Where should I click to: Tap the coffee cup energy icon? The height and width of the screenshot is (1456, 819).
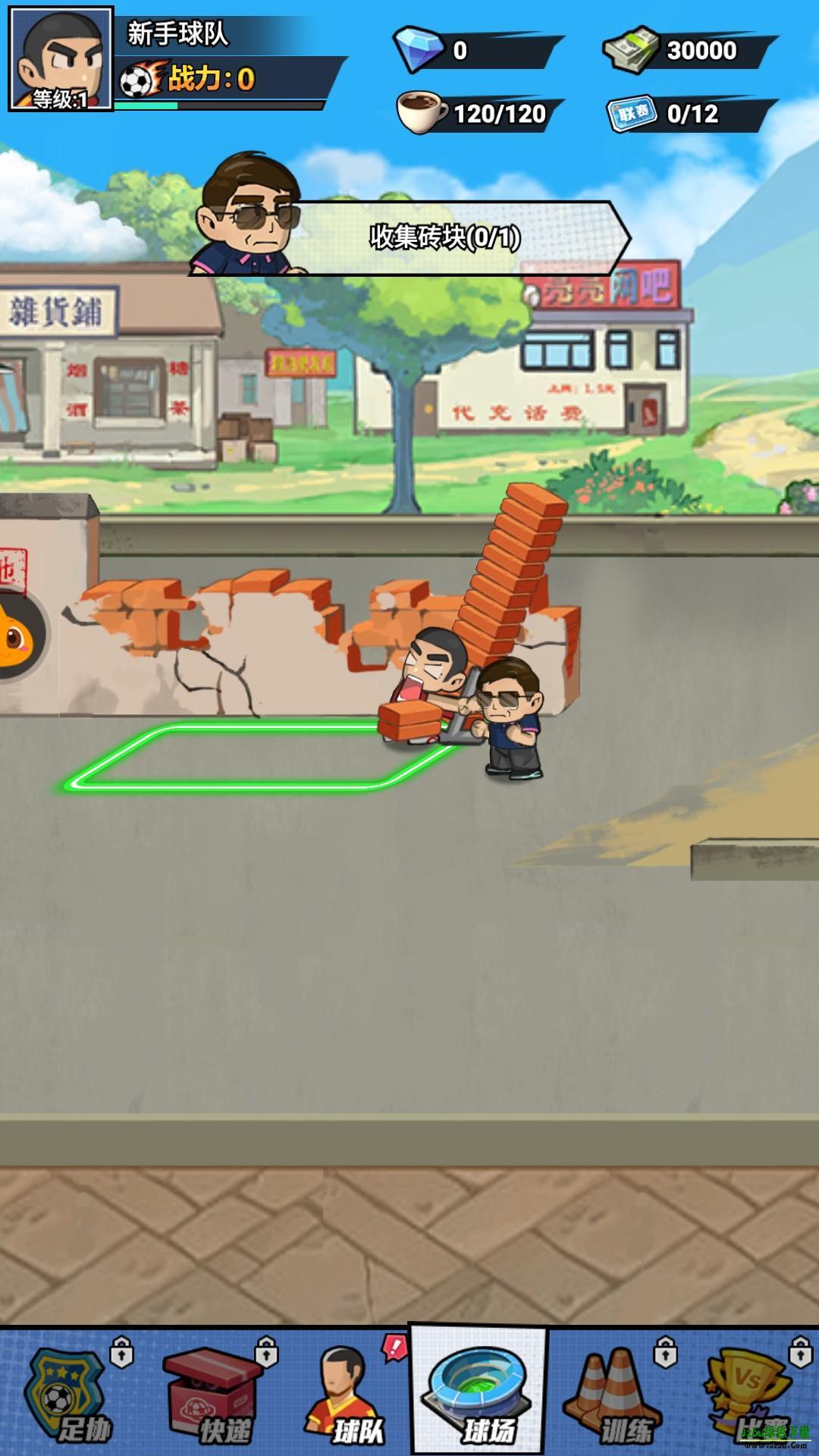click(422, 112)
